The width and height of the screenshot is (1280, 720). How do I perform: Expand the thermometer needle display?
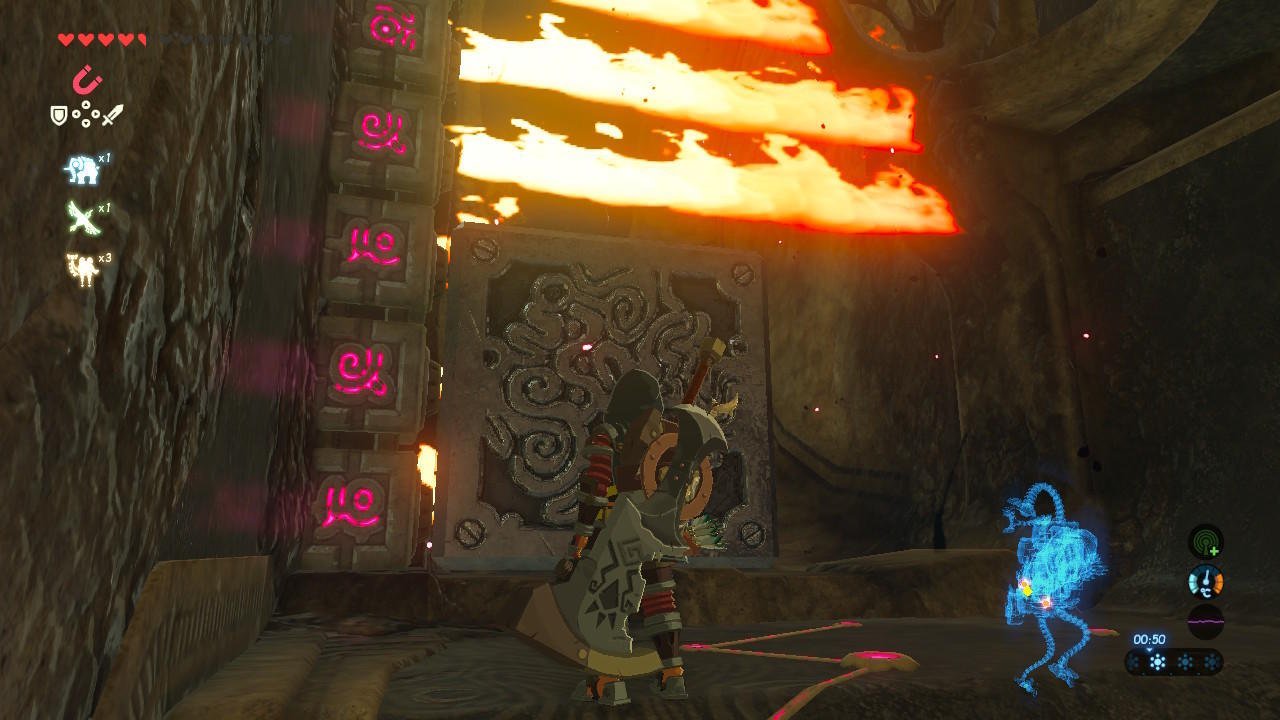[1206, 581]
